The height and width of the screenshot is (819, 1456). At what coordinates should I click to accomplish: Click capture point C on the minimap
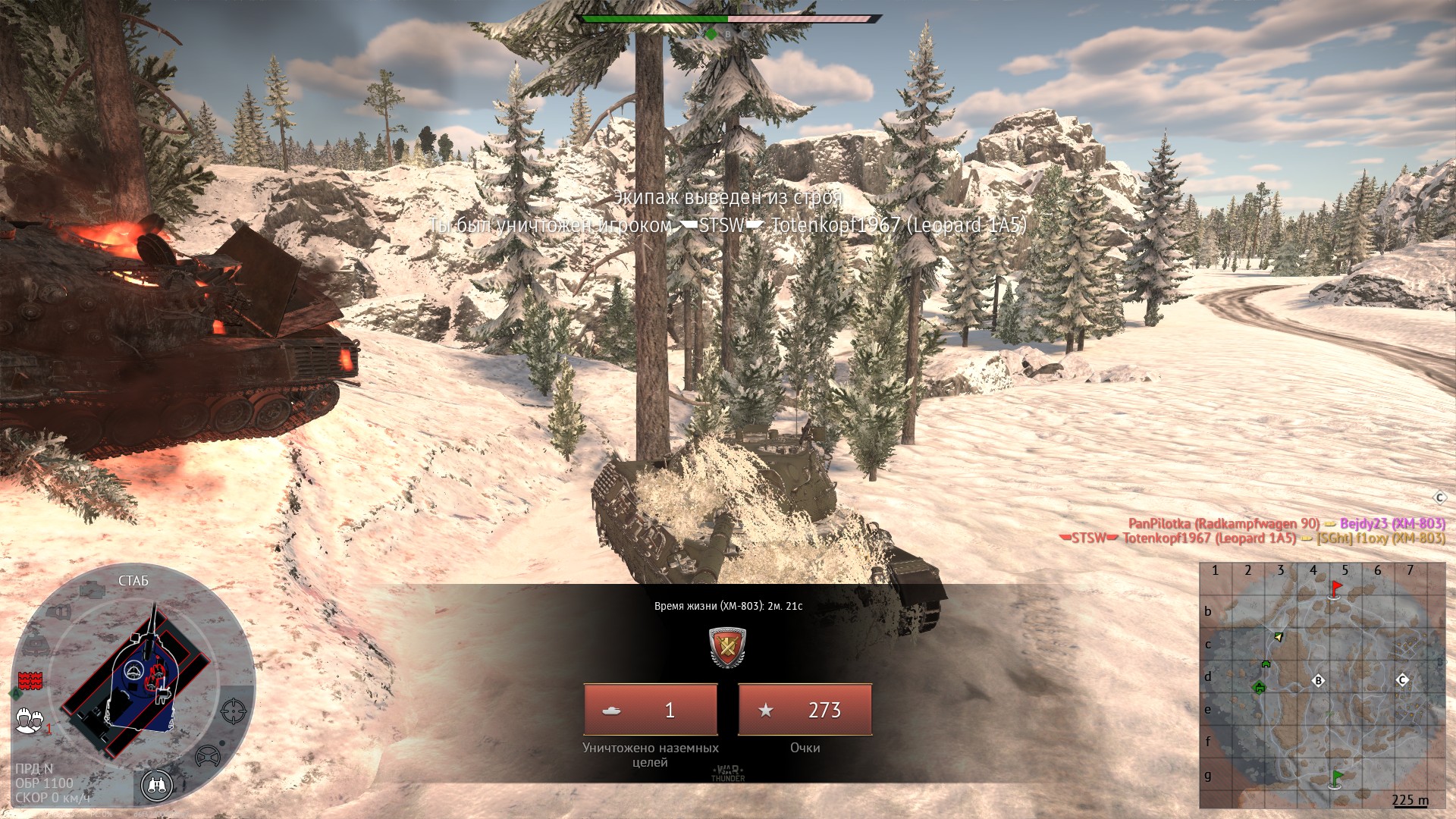[1402, 679]
